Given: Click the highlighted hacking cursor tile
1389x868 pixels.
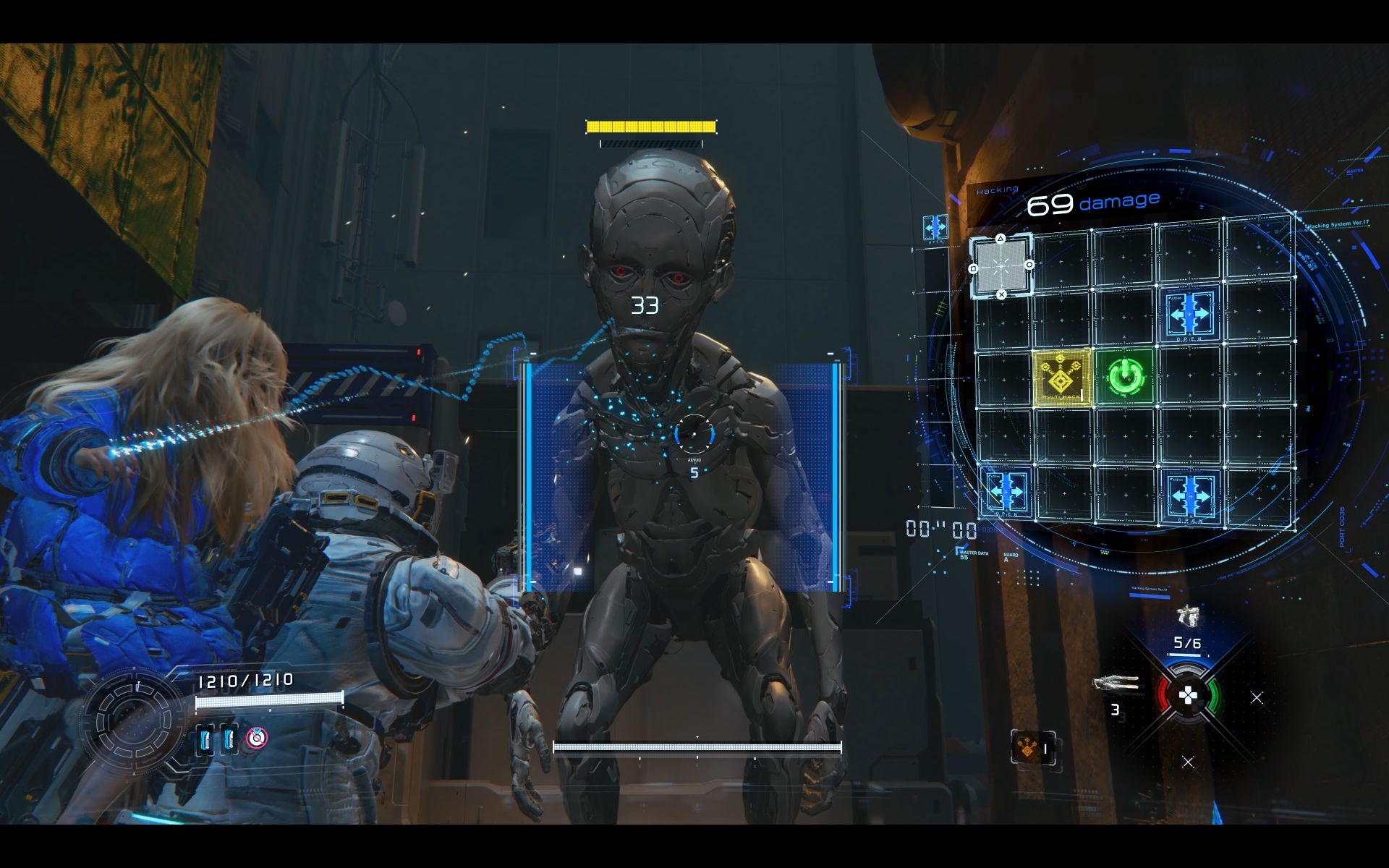Looking at the screenshot, I should pyautogui.click(x=1001, y=265).
